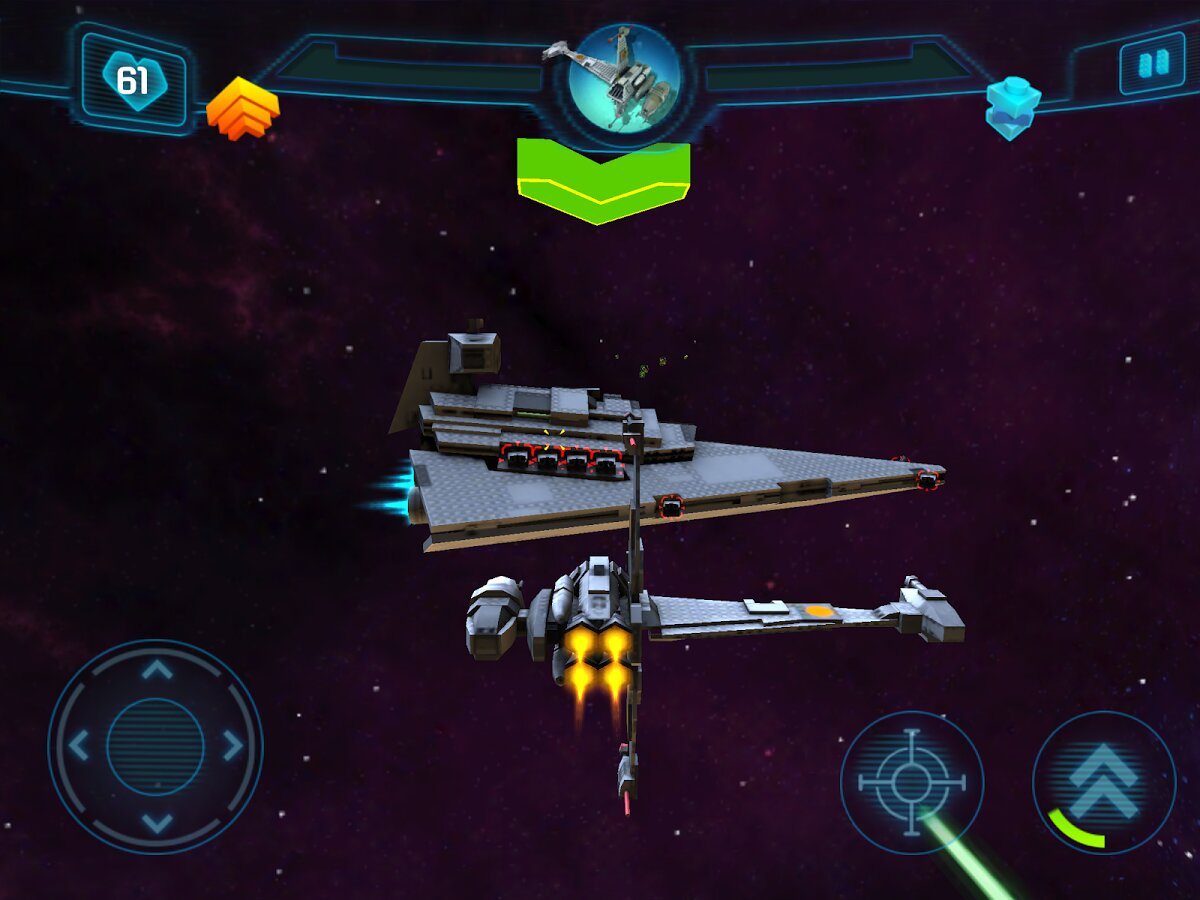The width and height of the screenshot is (1200, 900).
Task: Steer down with the joystick's down arrow
Action: (x=156, y=822)
